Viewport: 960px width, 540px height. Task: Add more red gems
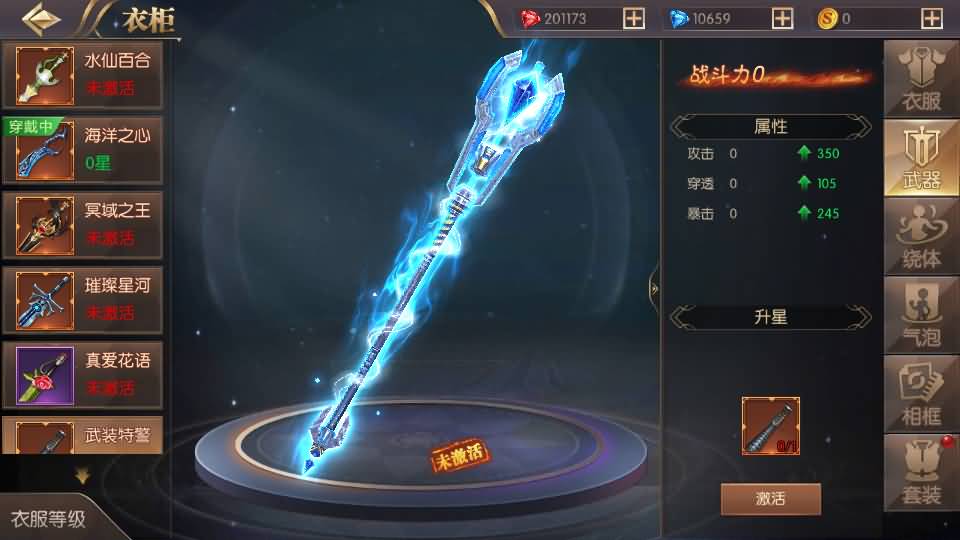pos(633,18)
